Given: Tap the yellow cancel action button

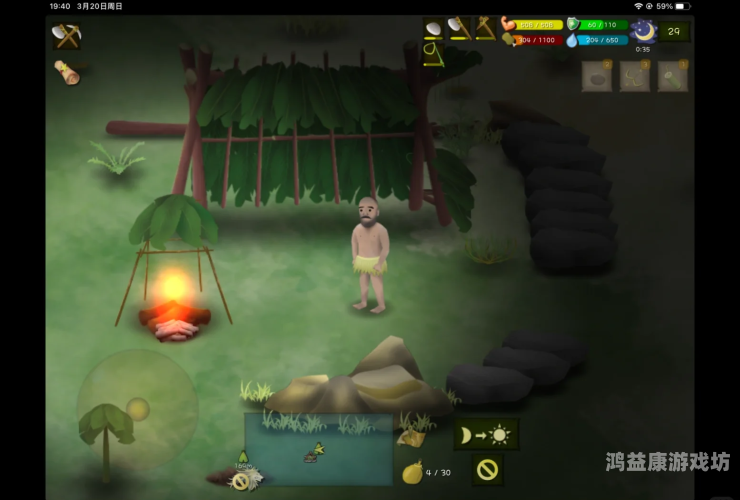Looking at the screenshot, I should [487, 468].
